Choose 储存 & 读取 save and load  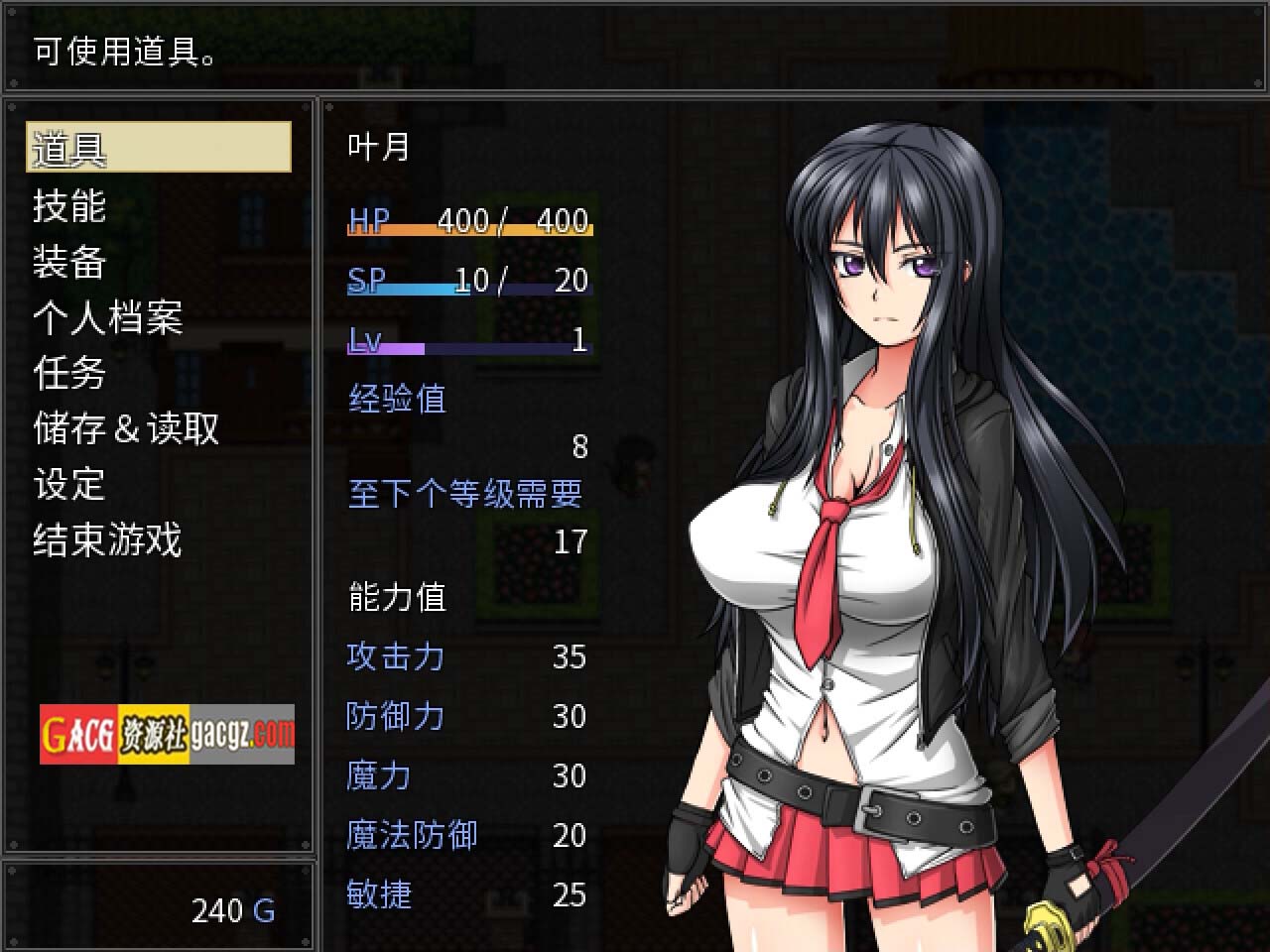click(x=126, y=428)
